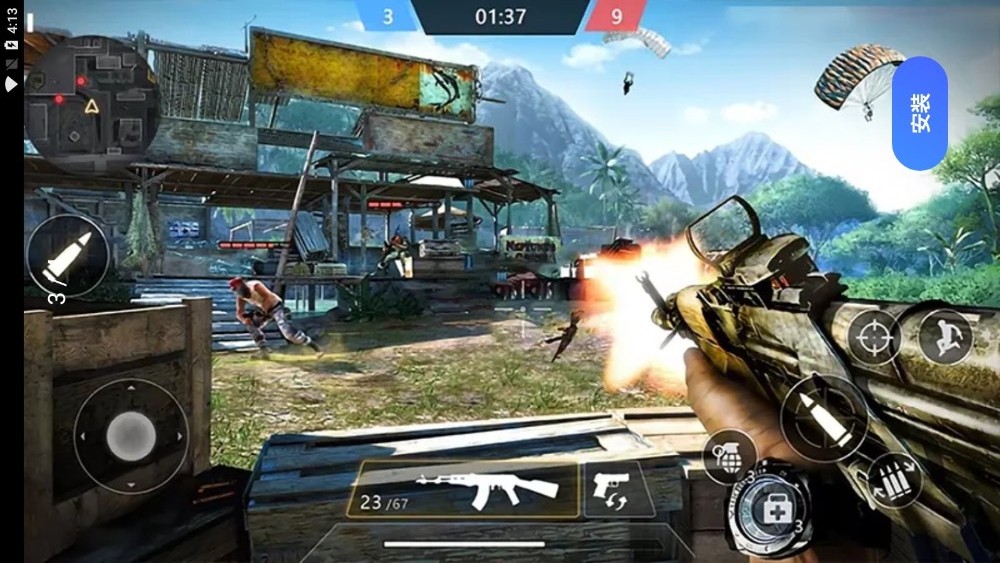This screenshot has width=1000, height=563.
Task: Tap the jump figure button
Action: [x=944, y=337]
